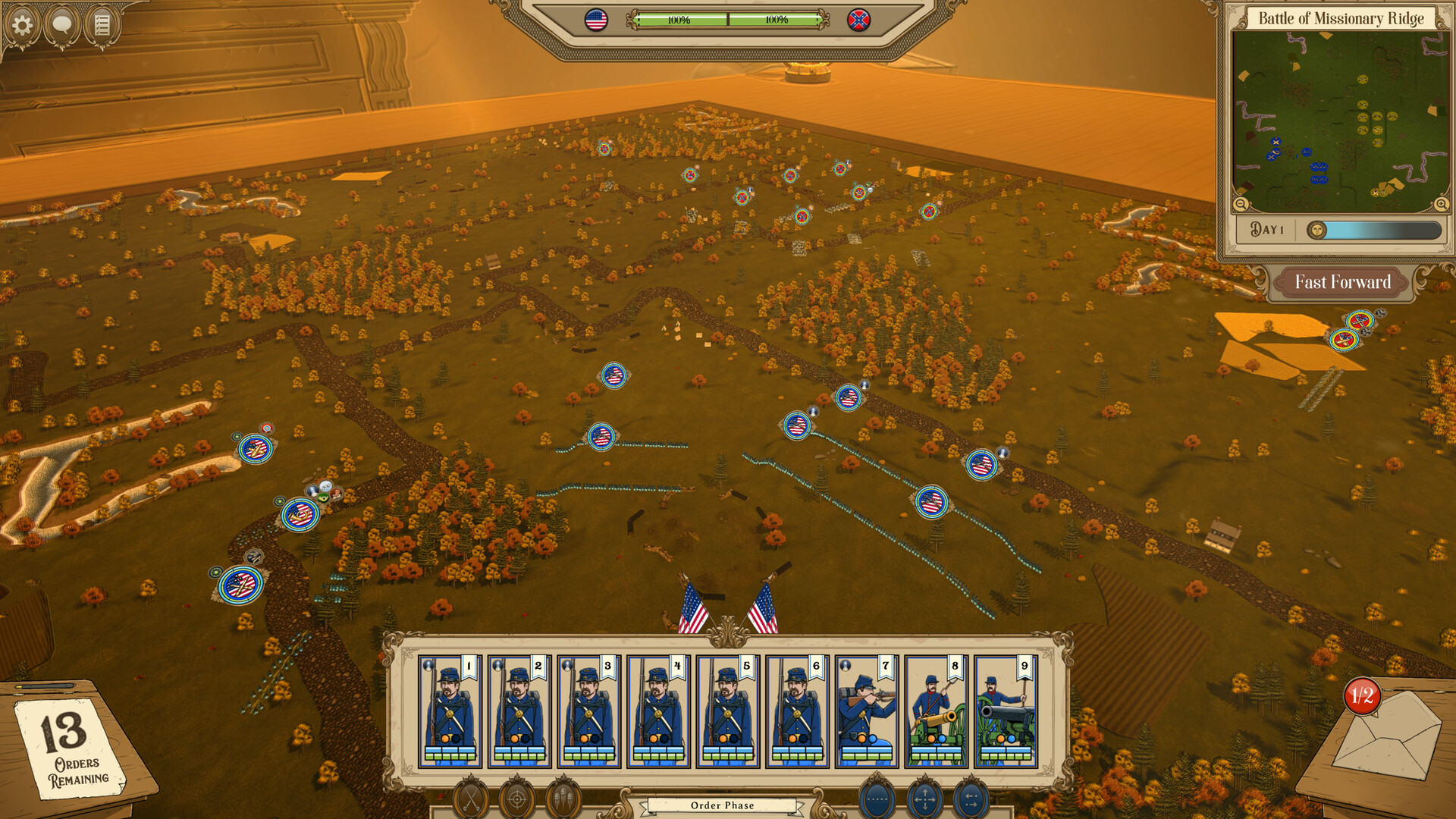The width and height of the screenshot is (1456, 819).
Task: Open the Day 1 indicator on the minimap
Action: (x=1267, y=227)
